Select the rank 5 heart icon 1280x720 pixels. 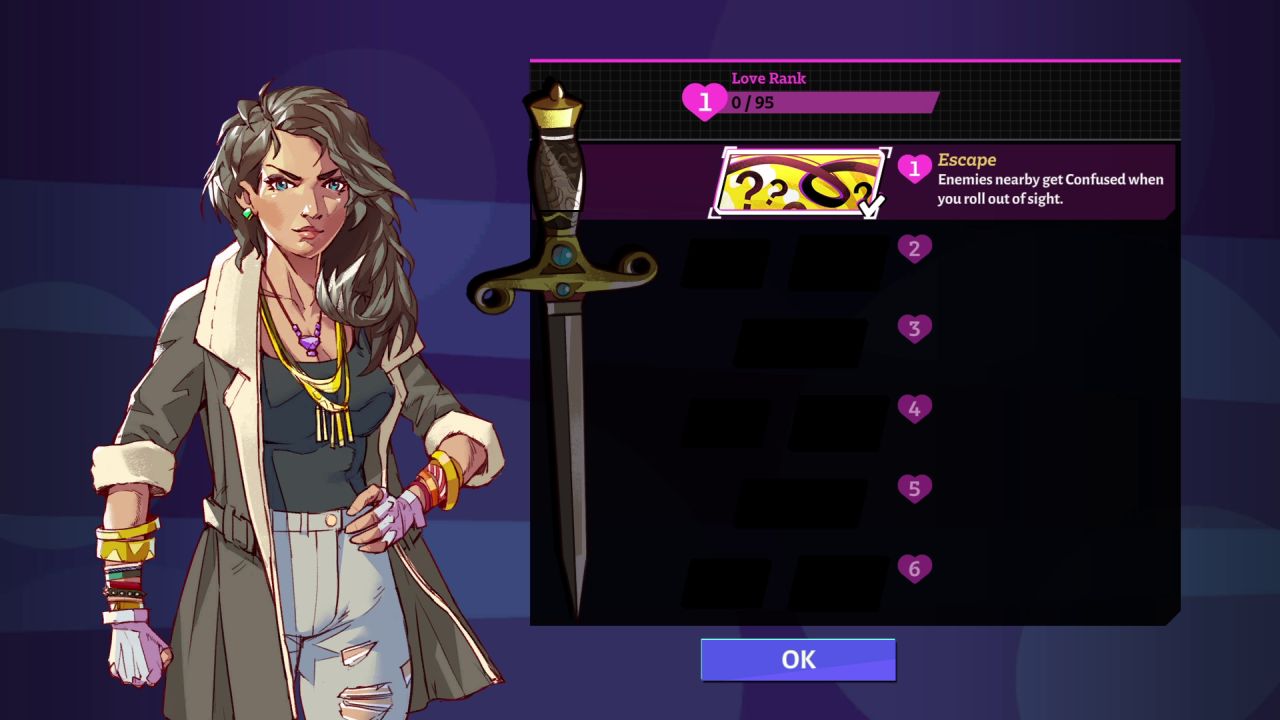click(913, 488)
